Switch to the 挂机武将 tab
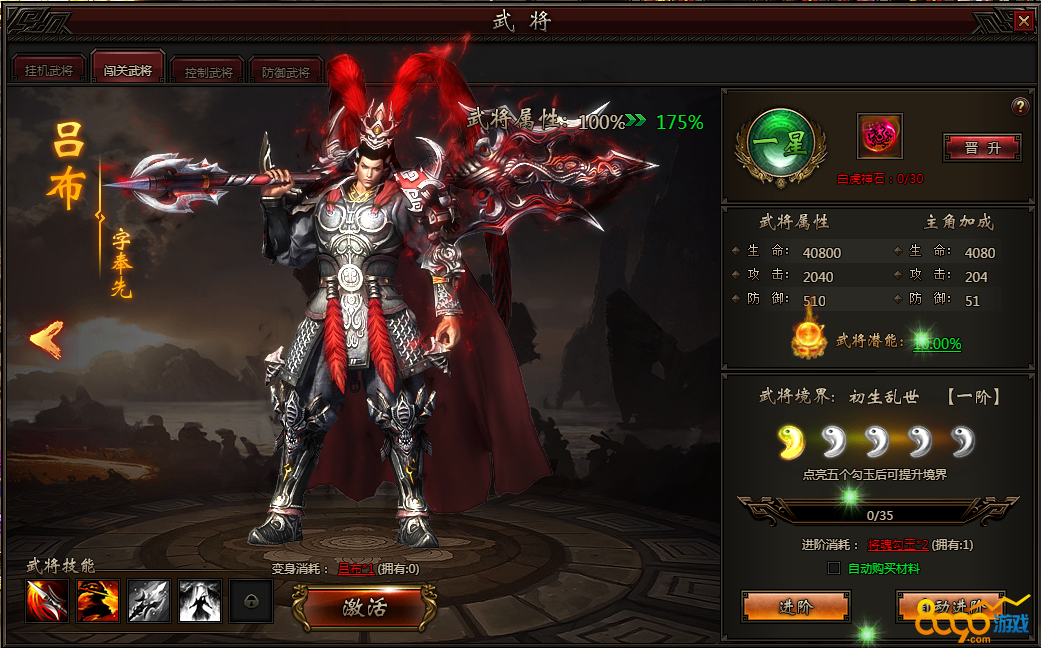The width and height of the screenshot is (1041, 648). [48, 71]
